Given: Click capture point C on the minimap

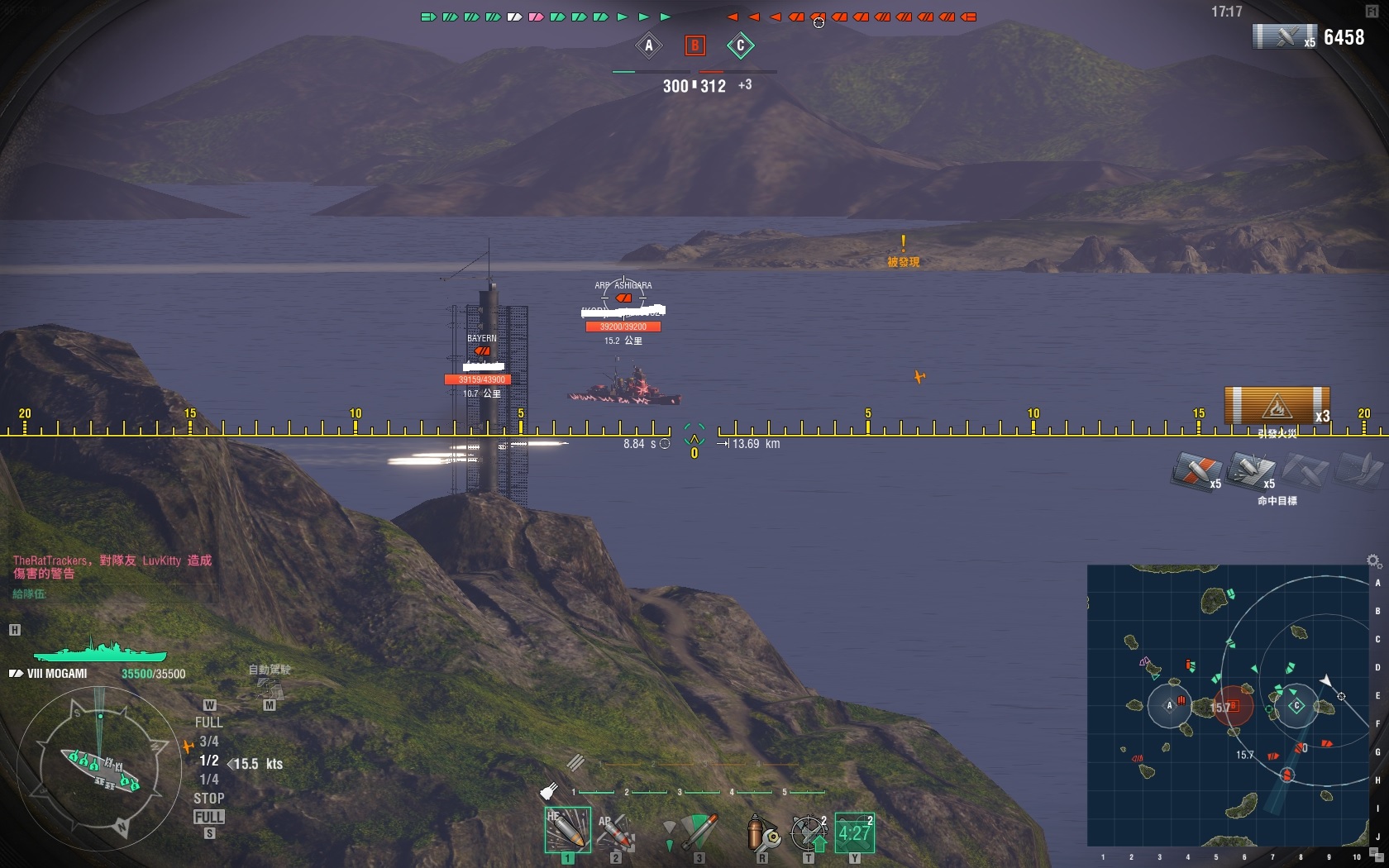Looking at the screenshot, I should coord(1296,705).
